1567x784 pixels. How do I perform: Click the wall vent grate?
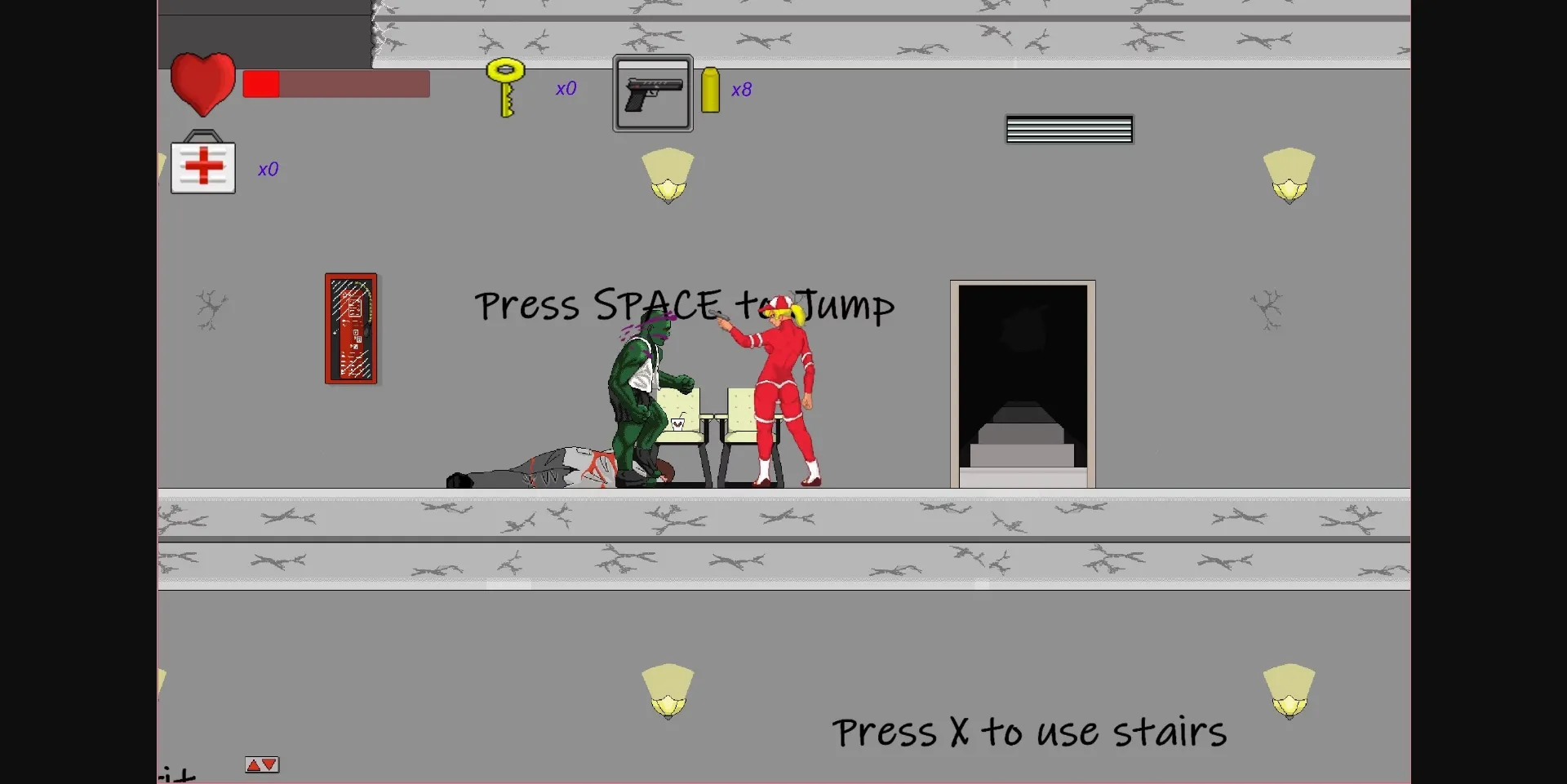click(x=1069, y=129)
